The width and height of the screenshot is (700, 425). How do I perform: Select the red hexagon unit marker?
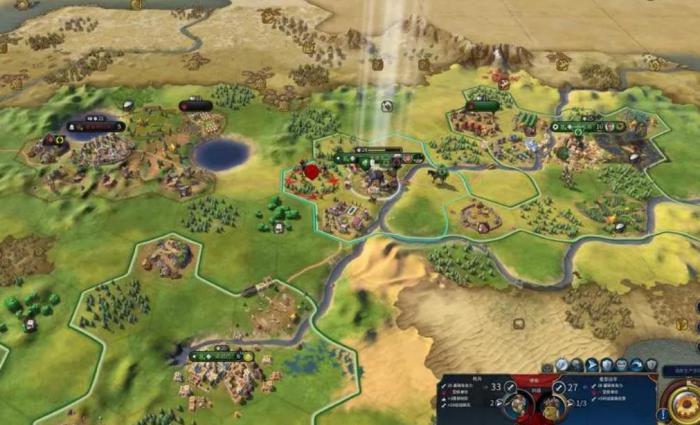[x=311, y=172]
